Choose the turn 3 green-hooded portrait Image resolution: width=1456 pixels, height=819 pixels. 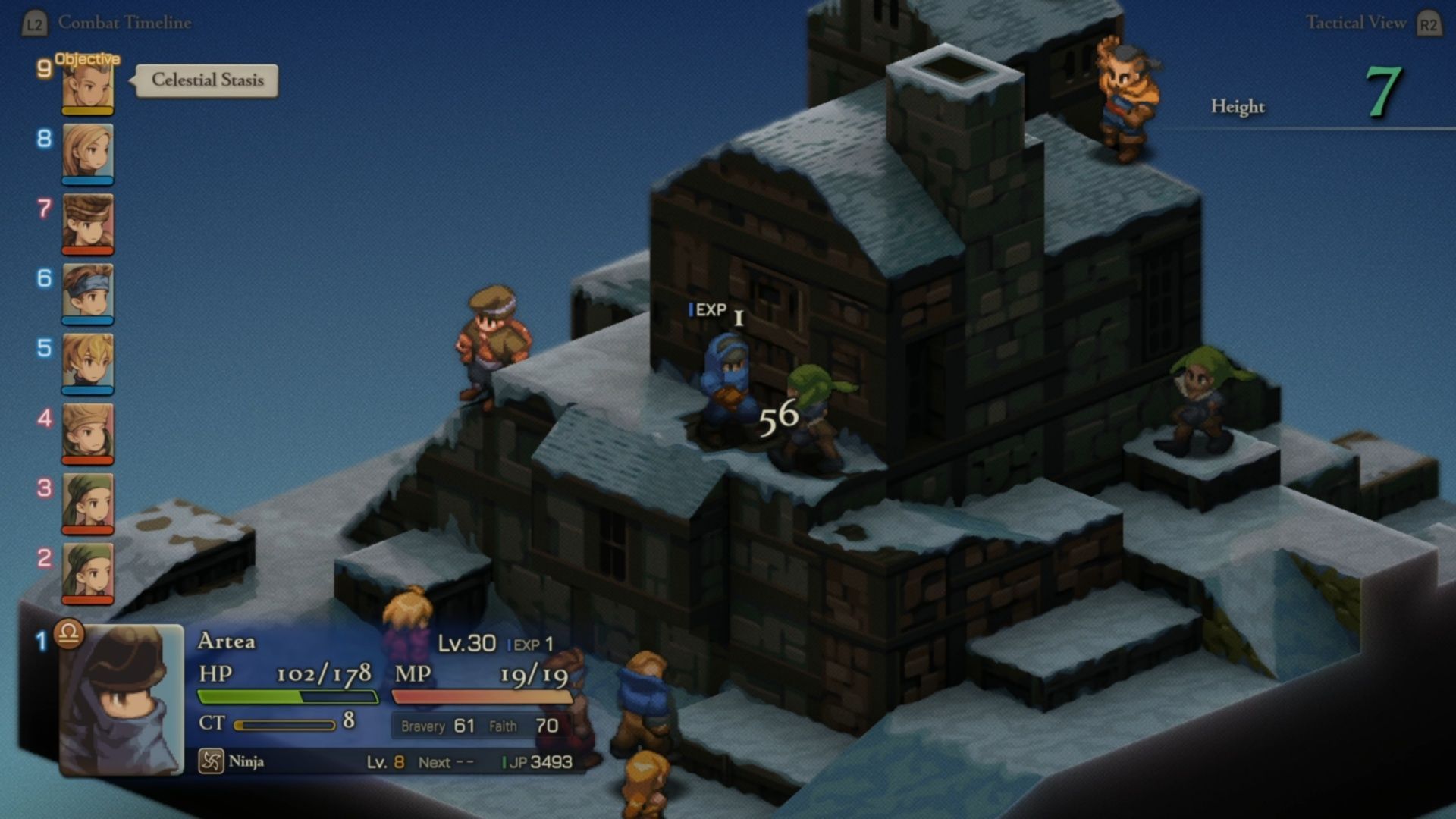coord(88,503)
